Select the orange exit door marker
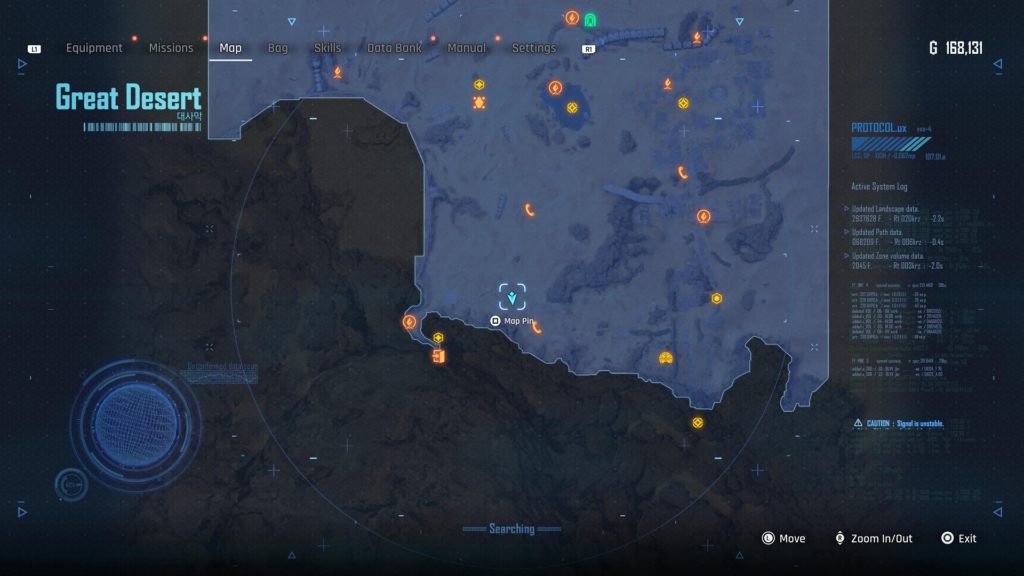This screenshot has width=1024, height=576. click(438, 356)
